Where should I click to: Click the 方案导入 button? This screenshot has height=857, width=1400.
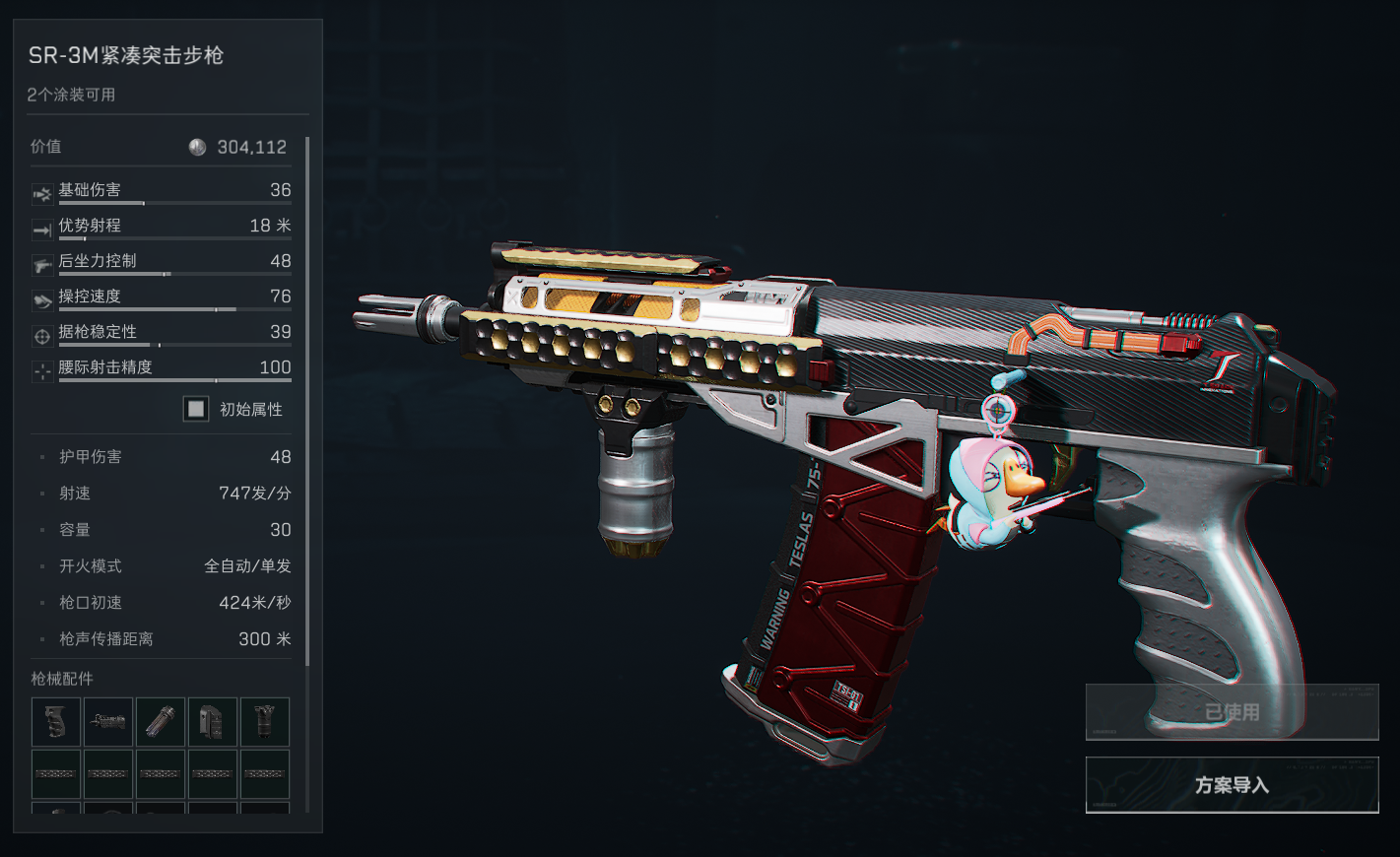[x=1232, y=785]
